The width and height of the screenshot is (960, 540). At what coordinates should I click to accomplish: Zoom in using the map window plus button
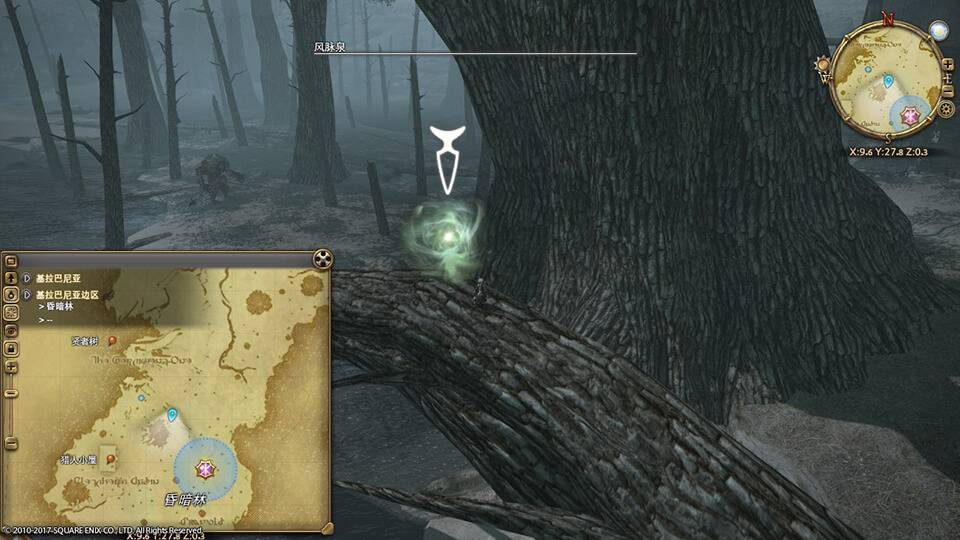11,367
